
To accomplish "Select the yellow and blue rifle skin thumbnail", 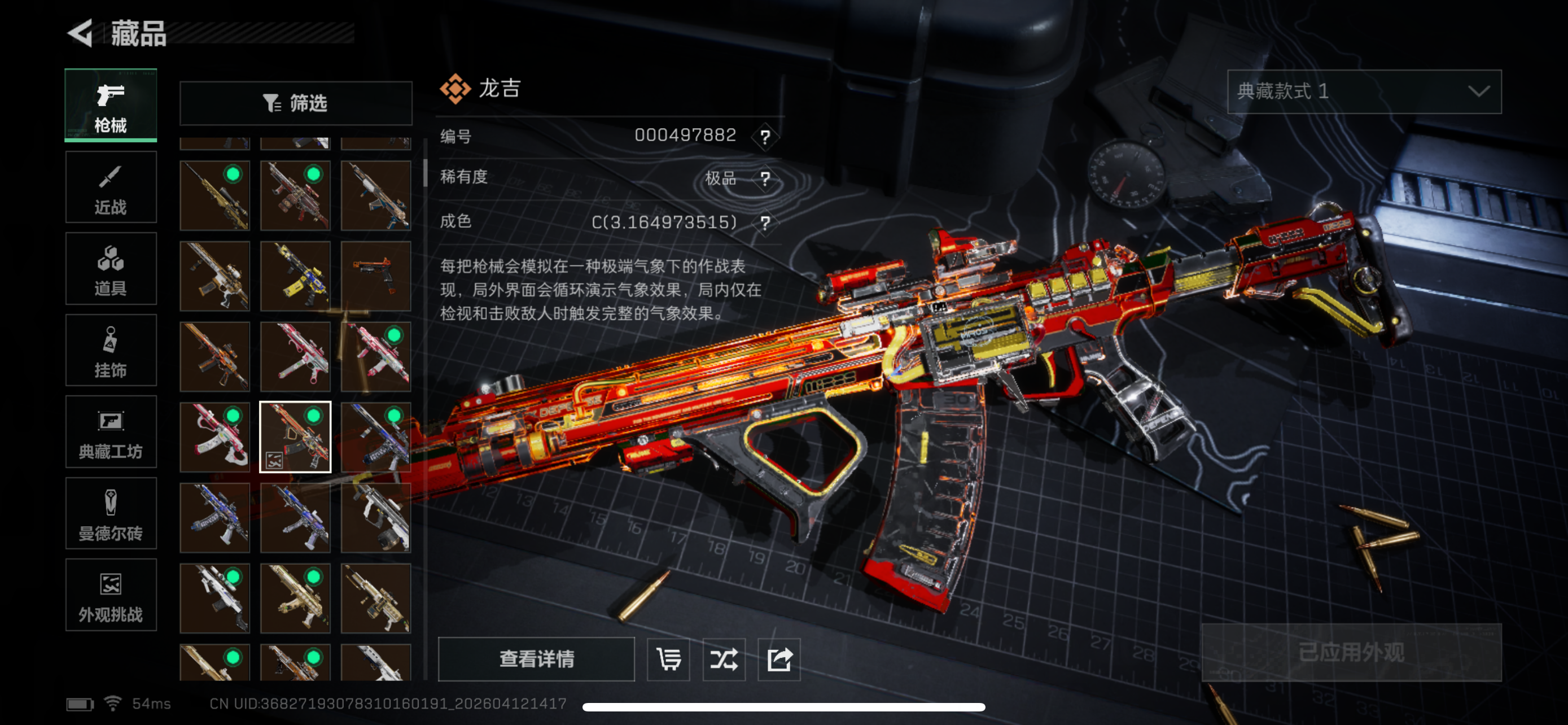I will click(296, 276).
